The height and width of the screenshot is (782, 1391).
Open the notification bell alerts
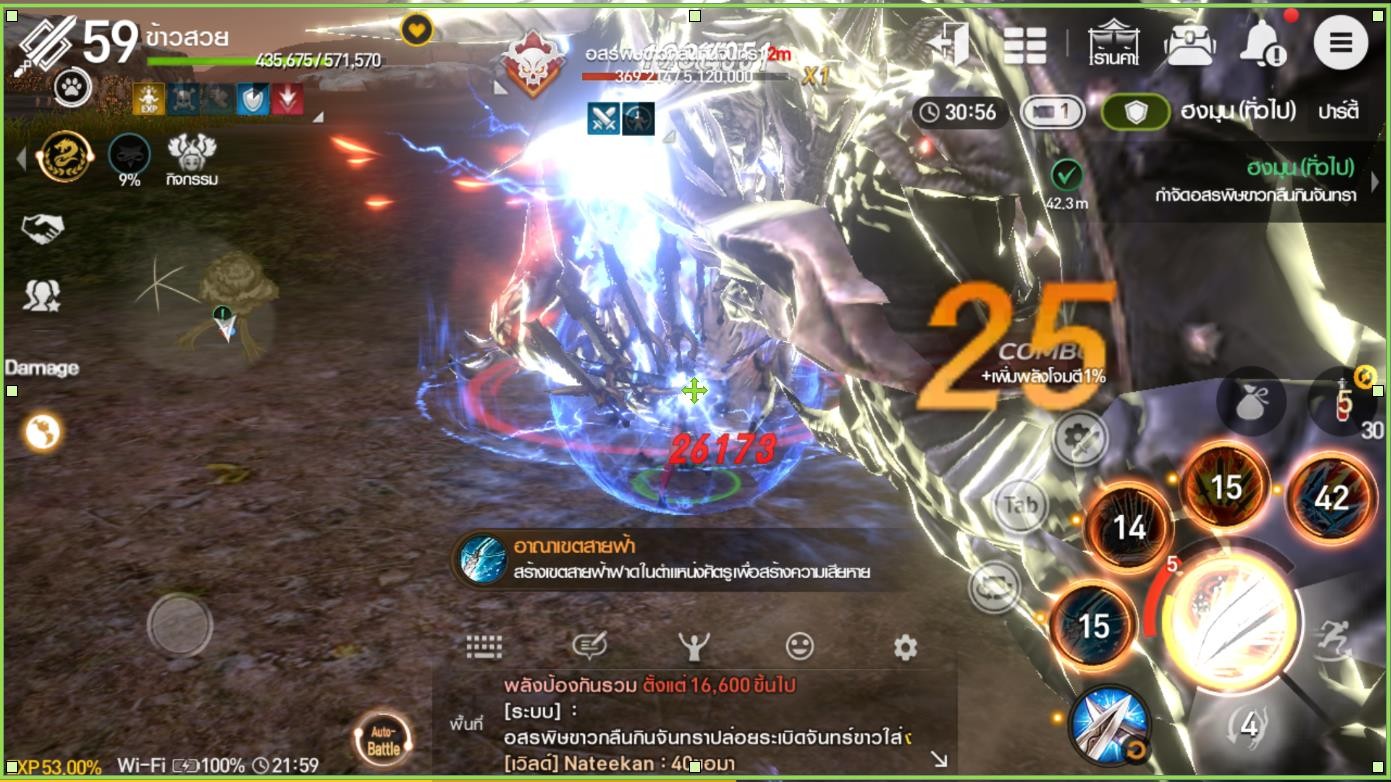point(1262,43)
